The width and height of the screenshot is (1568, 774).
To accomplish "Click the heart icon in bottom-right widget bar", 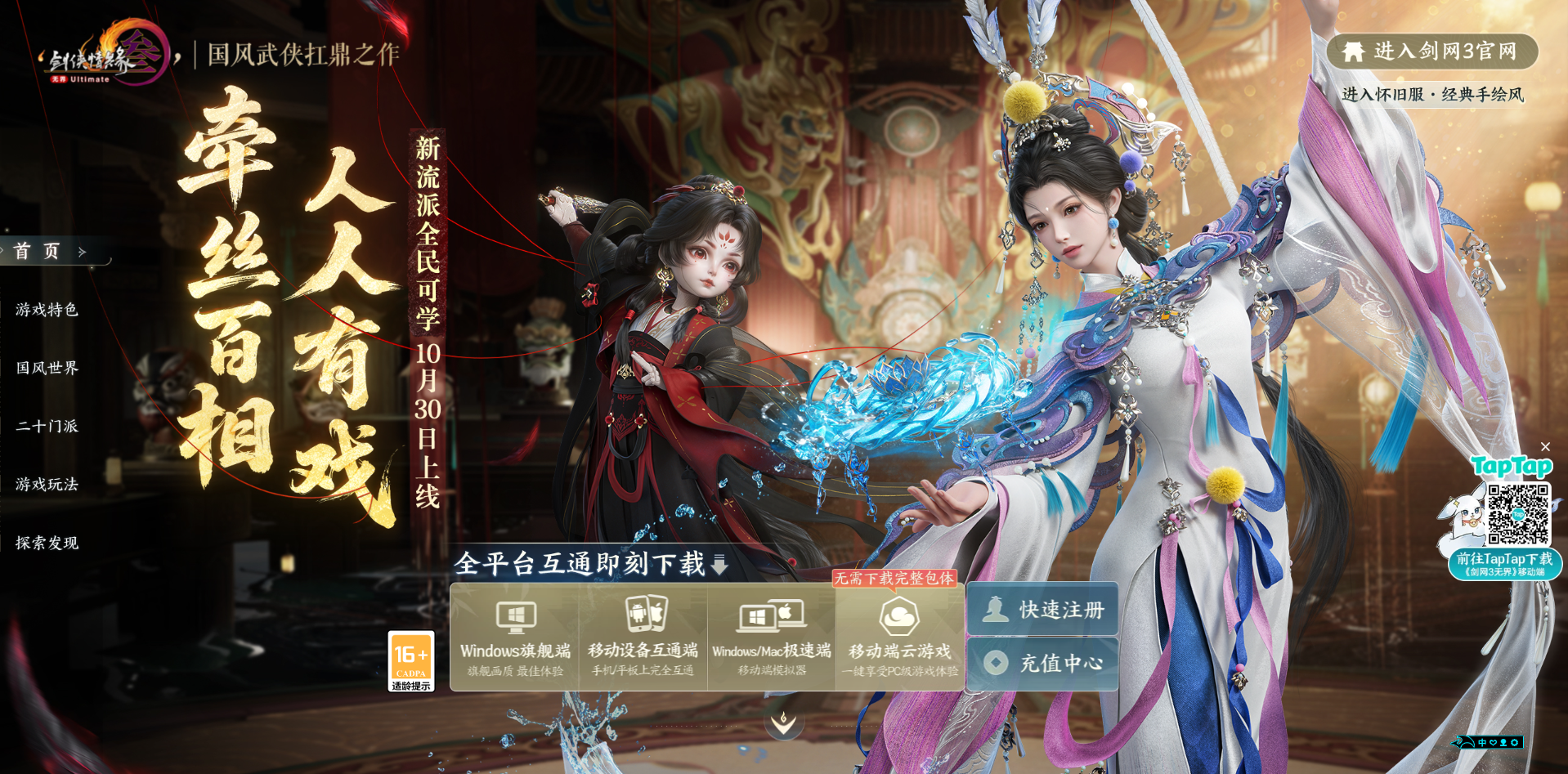I will (x=1494, y=743).
